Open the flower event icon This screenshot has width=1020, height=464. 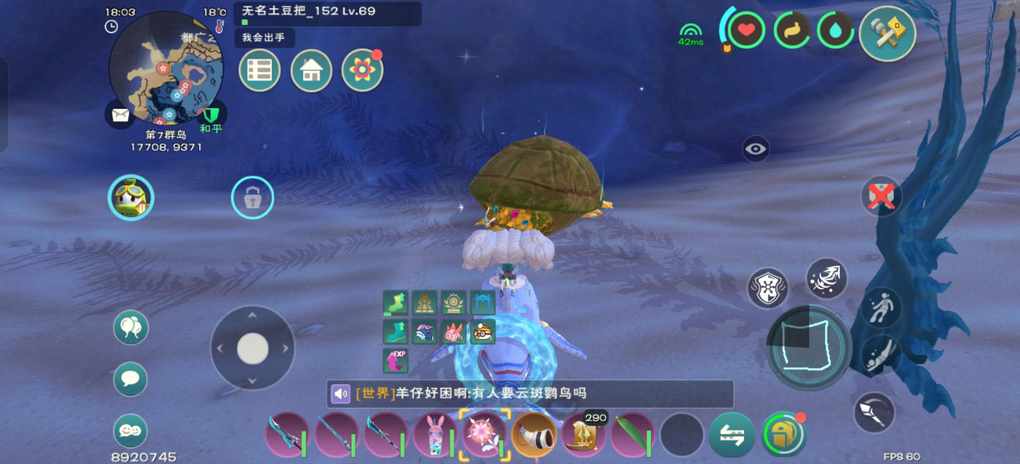[x=362, y=71]
